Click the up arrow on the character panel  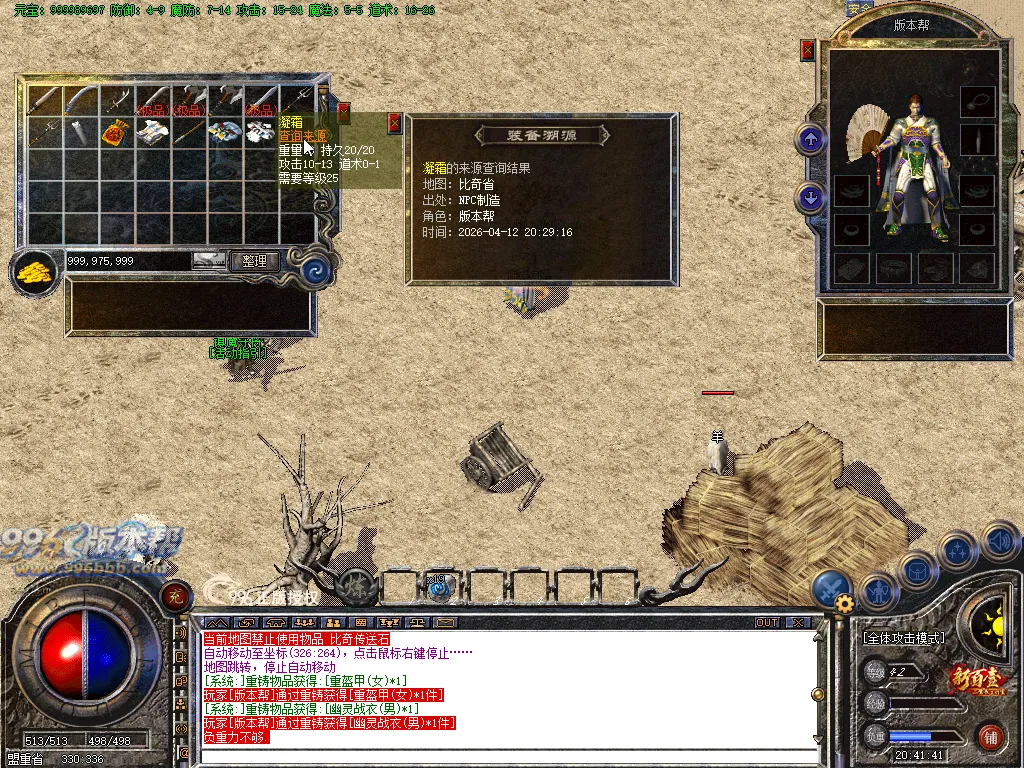[810, 139]
